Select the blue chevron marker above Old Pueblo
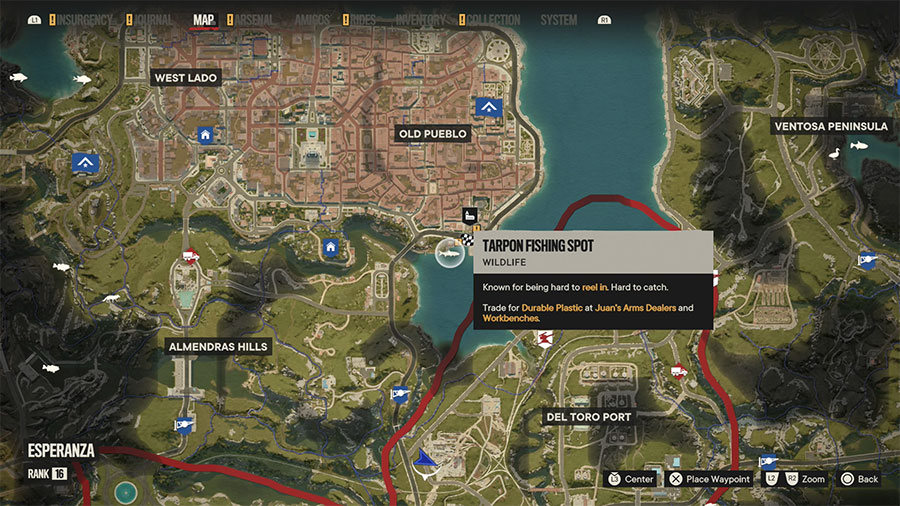The width and height of the screenshot is (900, 506). pyautogui.click(x=488, y=106)
